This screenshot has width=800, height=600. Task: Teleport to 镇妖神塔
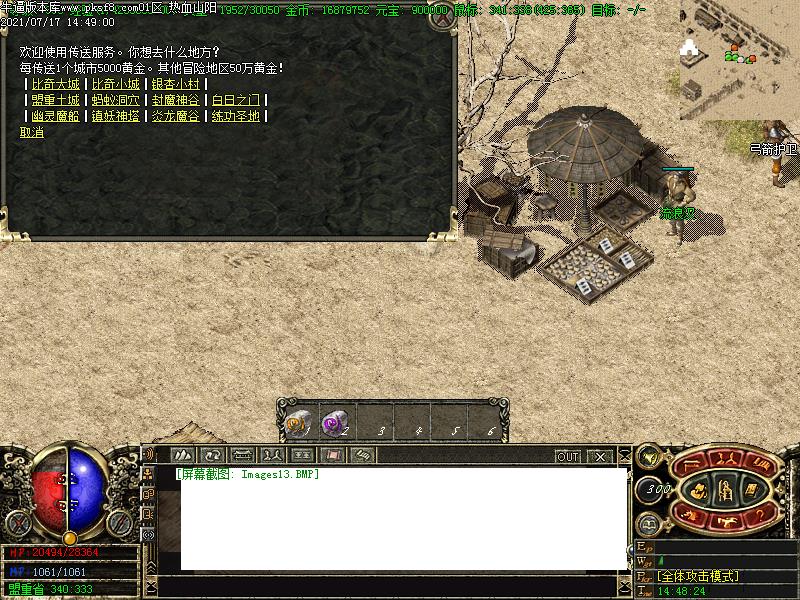[115, 116]
